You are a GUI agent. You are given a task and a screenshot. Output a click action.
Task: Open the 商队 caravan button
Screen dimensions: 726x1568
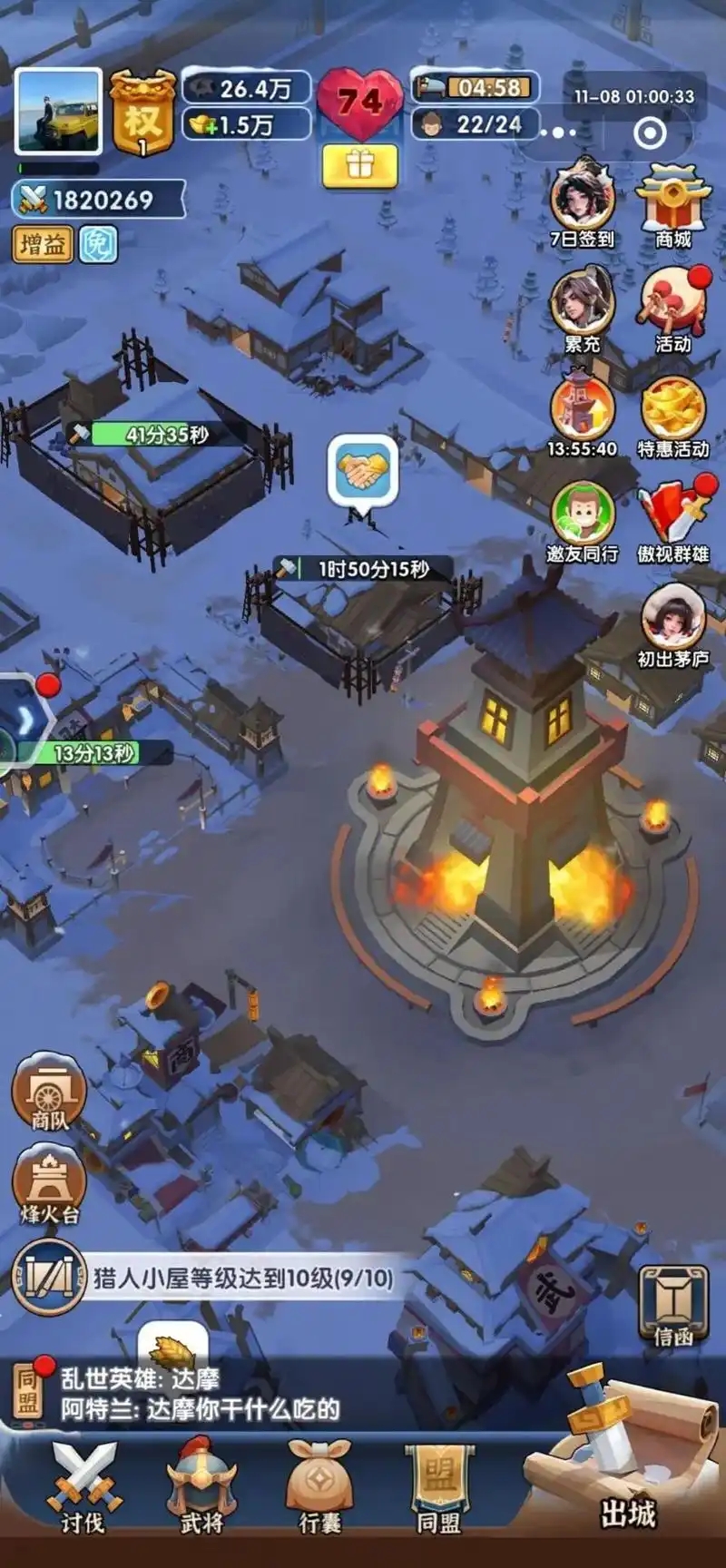click(49, 1092)
